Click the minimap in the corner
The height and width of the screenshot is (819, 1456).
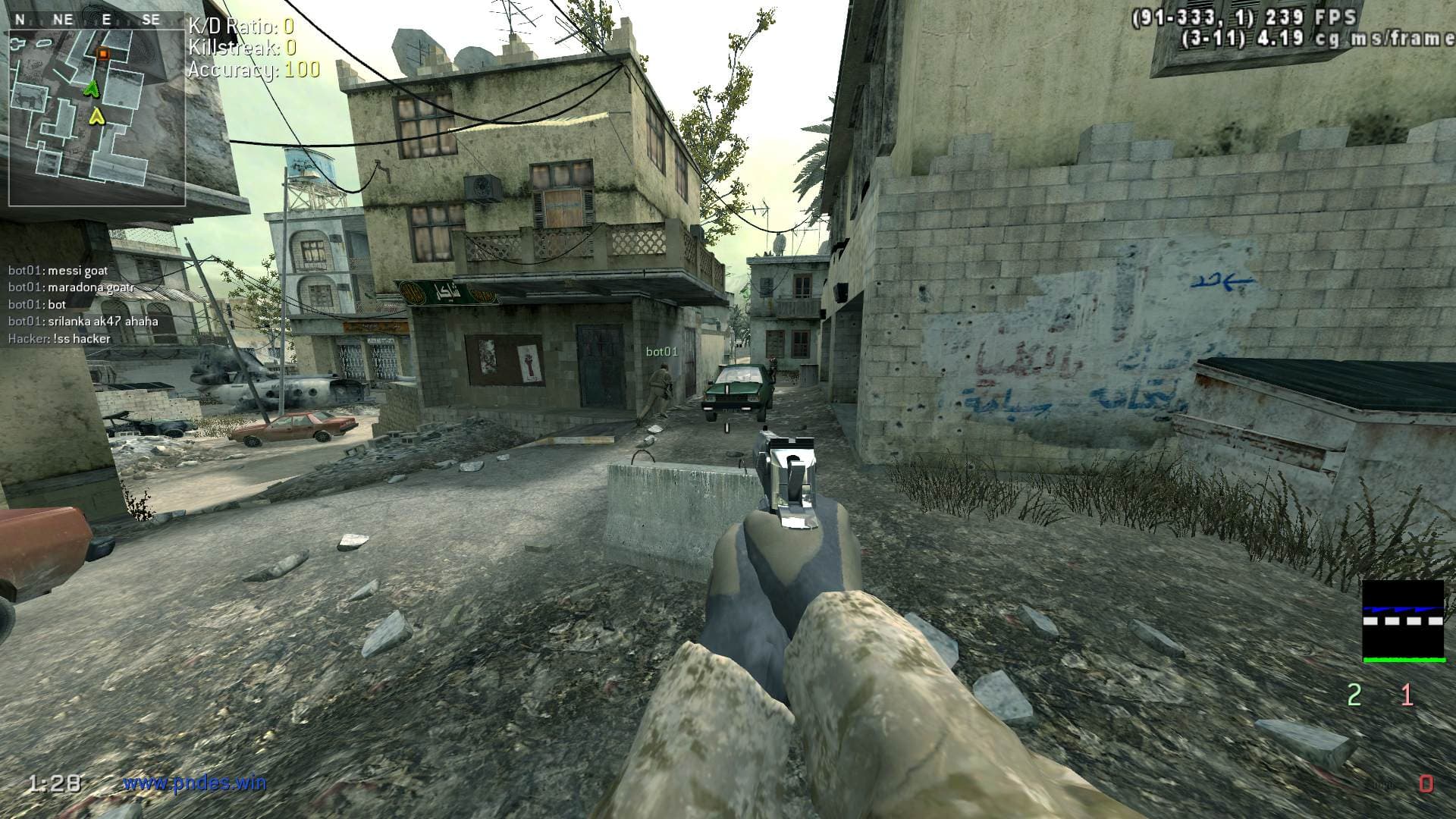(97, 114)
